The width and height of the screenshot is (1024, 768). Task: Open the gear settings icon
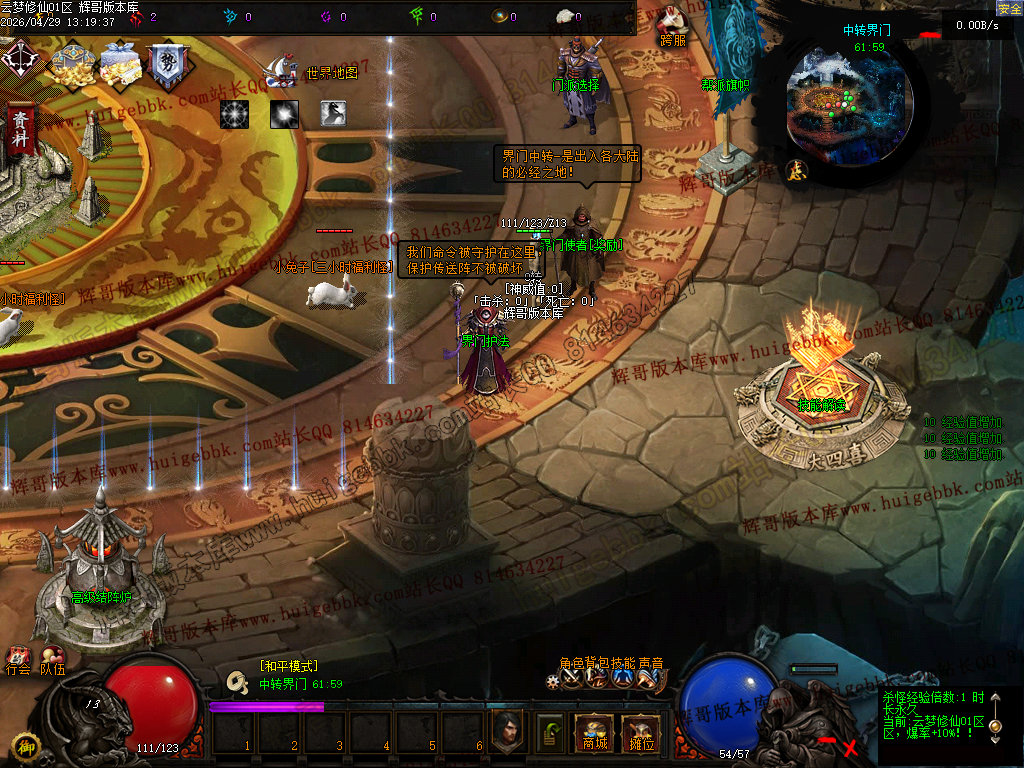pos(553,681)
